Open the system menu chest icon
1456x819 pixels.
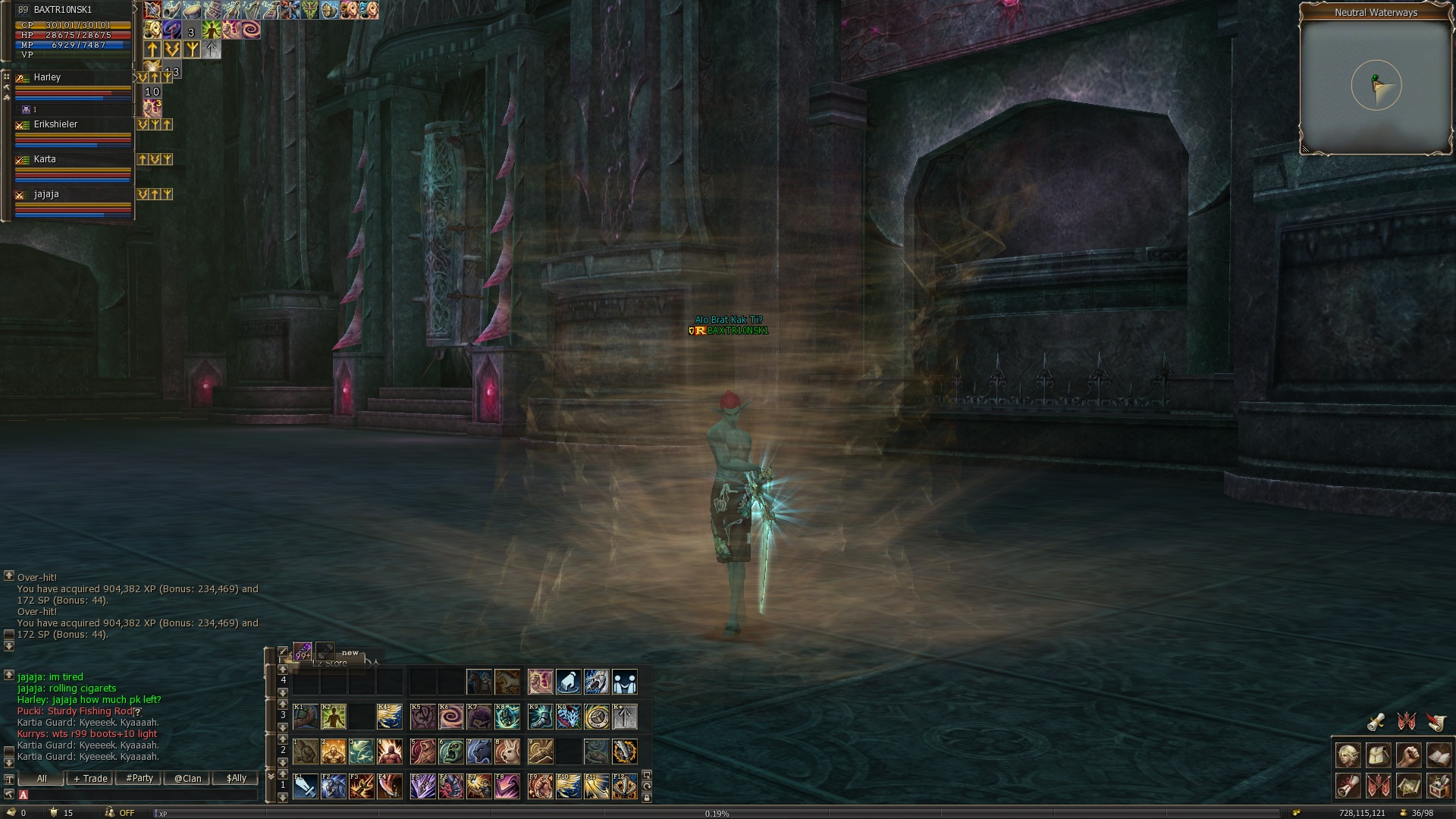[x=1439, y=786]
